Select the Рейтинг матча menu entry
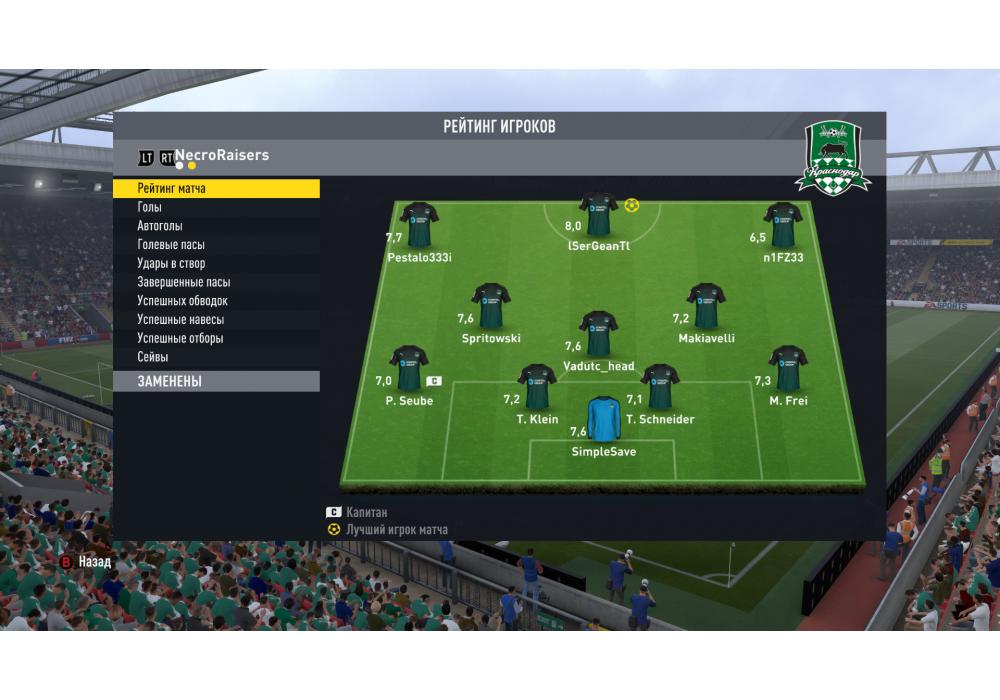Viewport: 1000px width, 700px height. tap(216, 188)
